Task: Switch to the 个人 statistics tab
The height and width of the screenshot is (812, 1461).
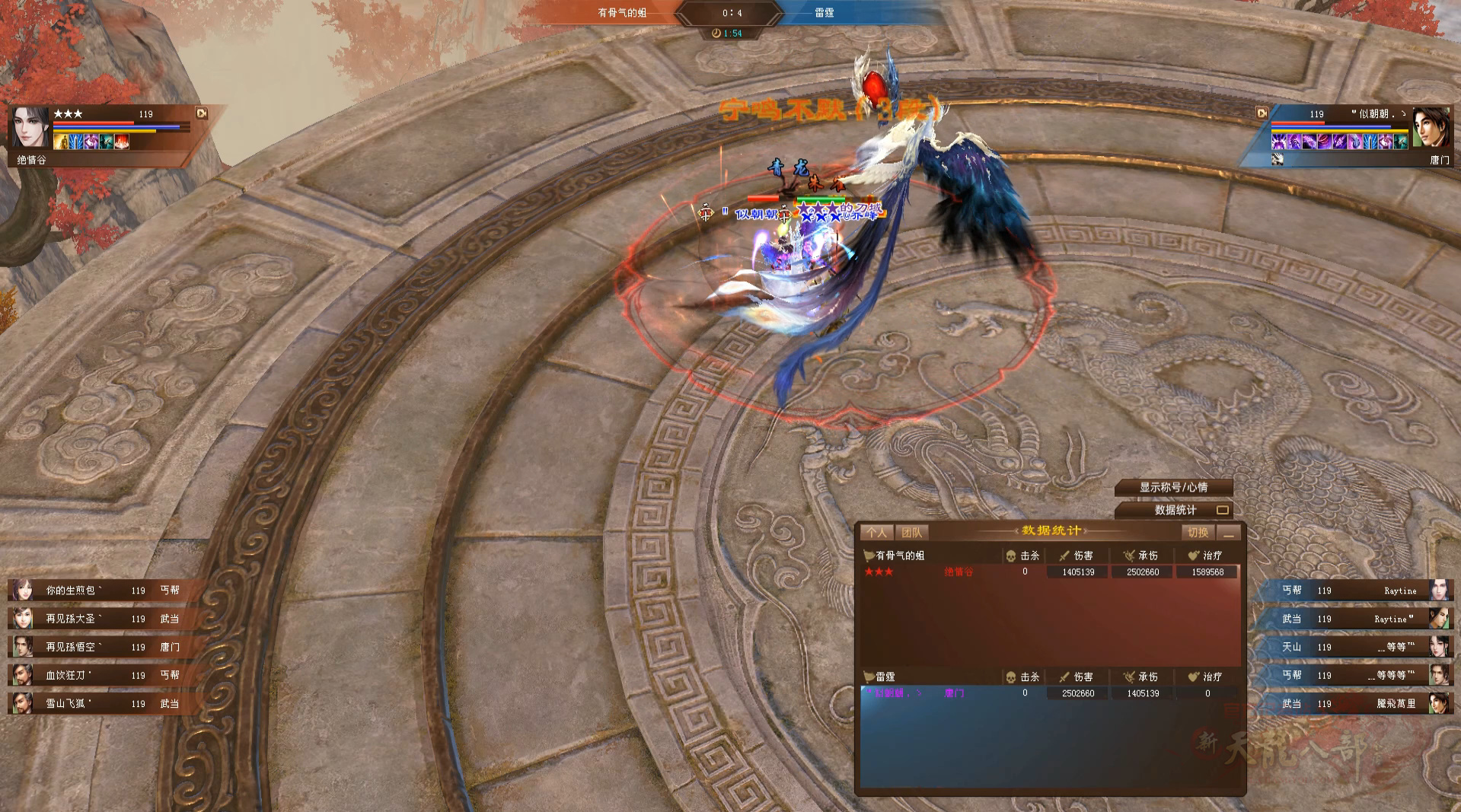Action: pyautogui.click(x=876, y=533)
